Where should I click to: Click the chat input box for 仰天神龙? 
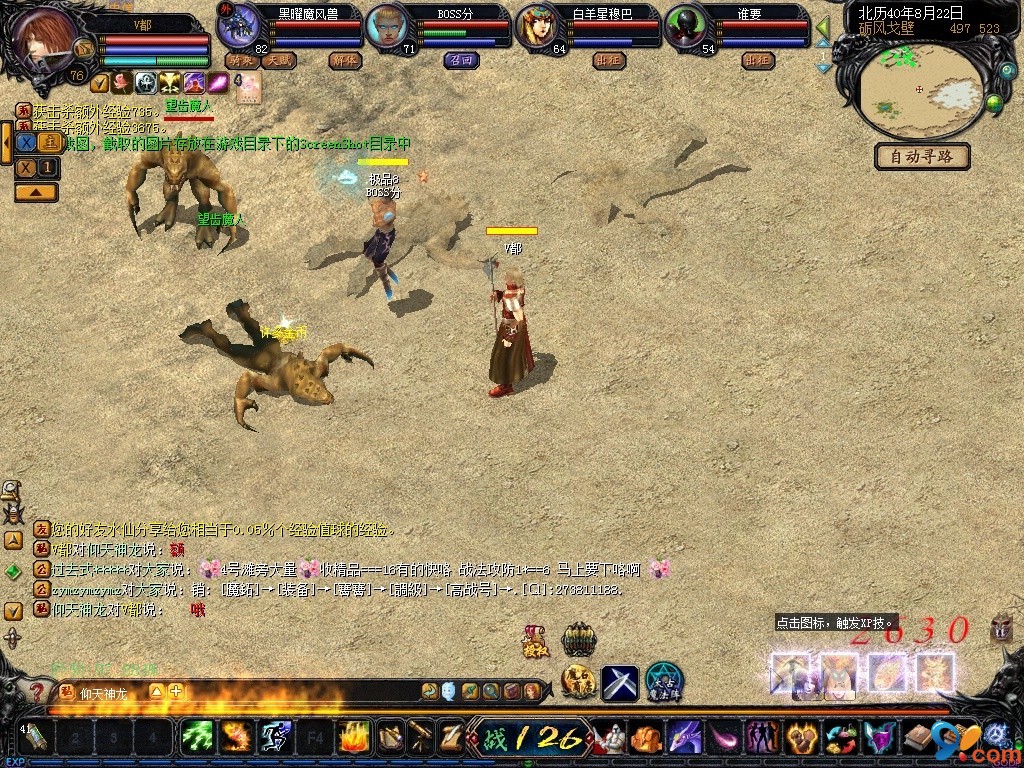(300, 691)
